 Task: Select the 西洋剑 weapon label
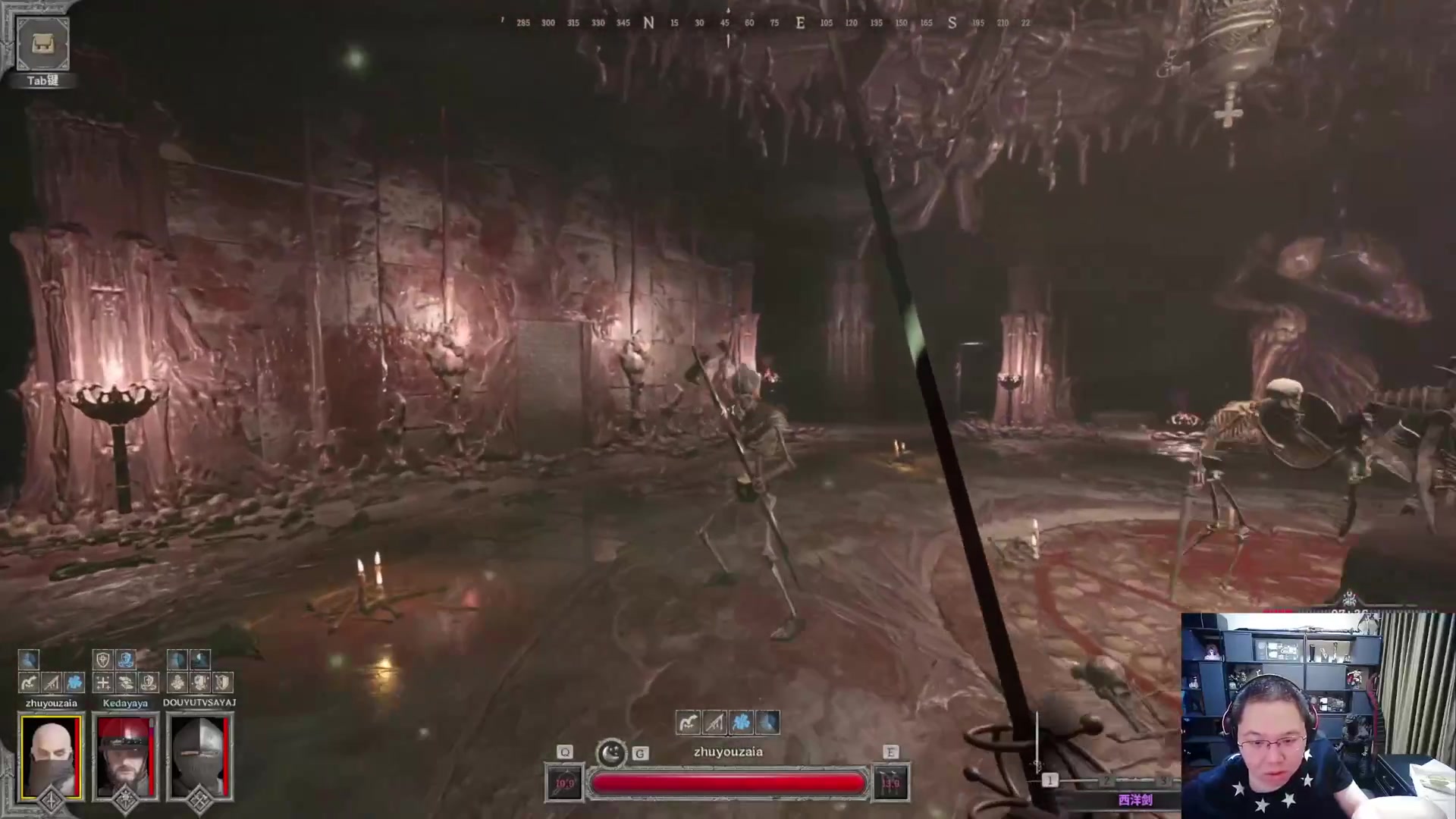click(1134, 800)
